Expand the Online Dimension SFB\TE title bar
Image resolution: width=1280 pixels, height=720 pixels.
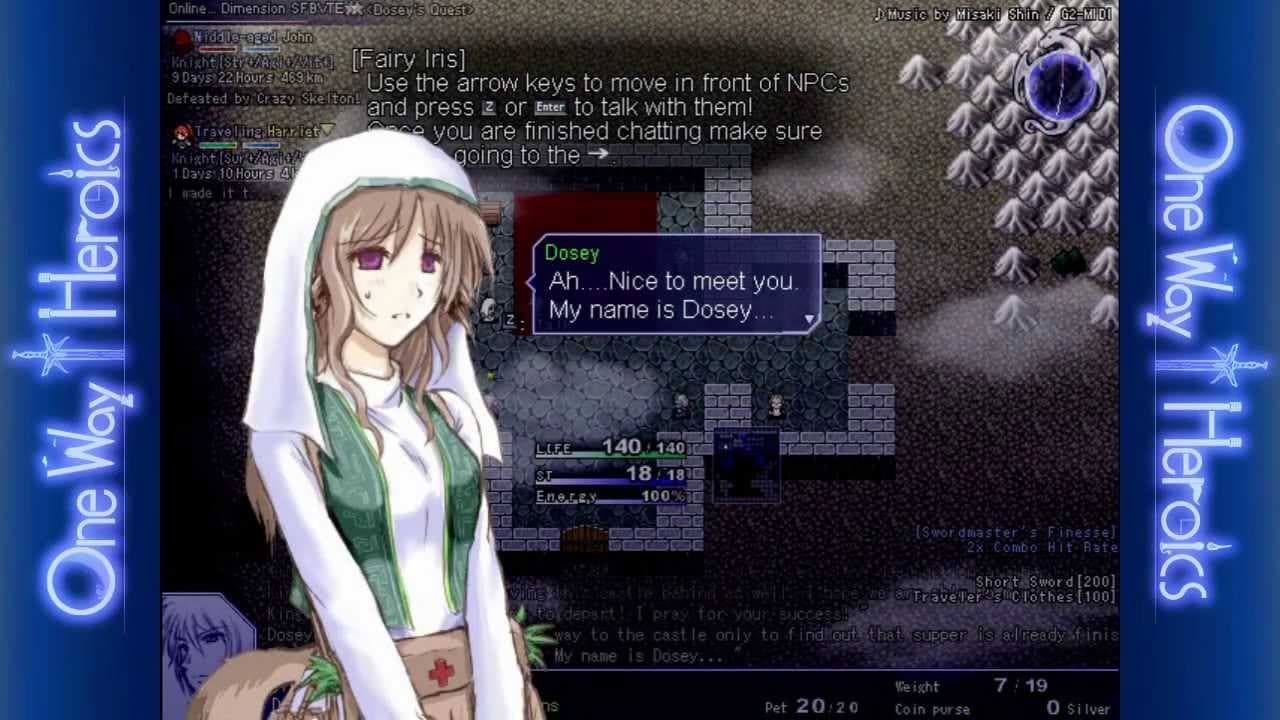pos(260,8)
